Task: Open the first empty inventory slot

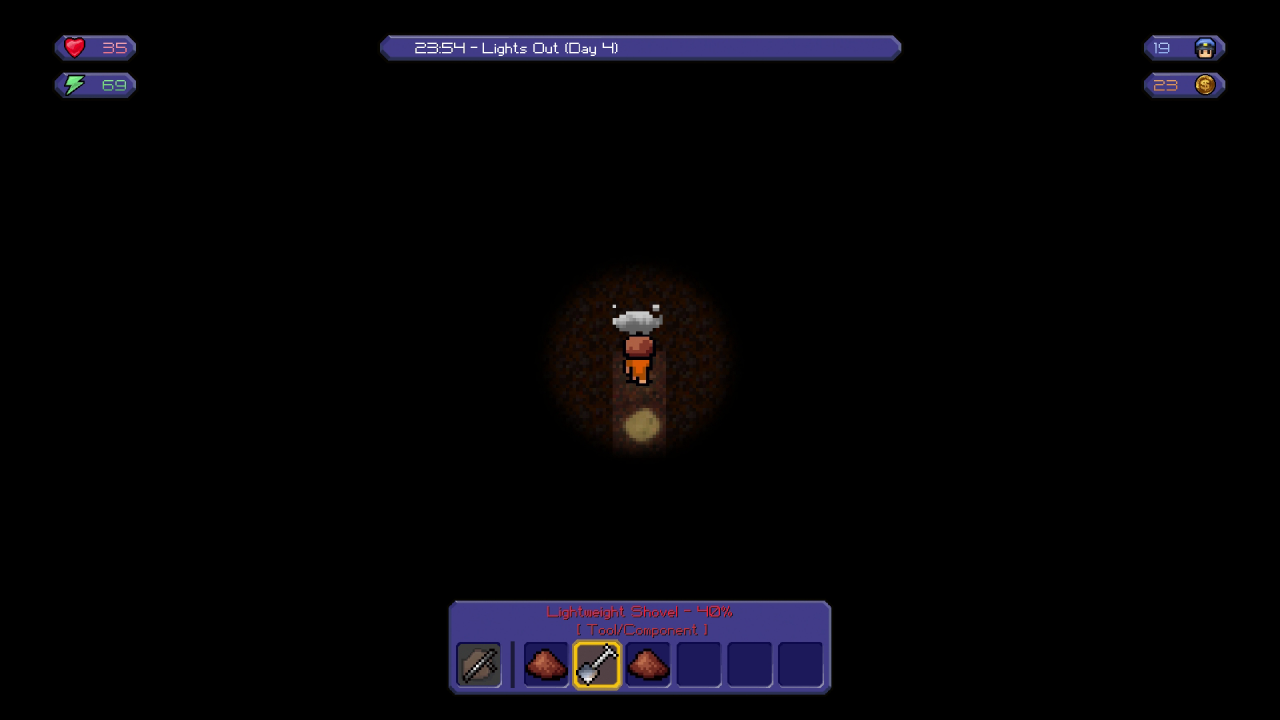Action: (x=698, y=664)
